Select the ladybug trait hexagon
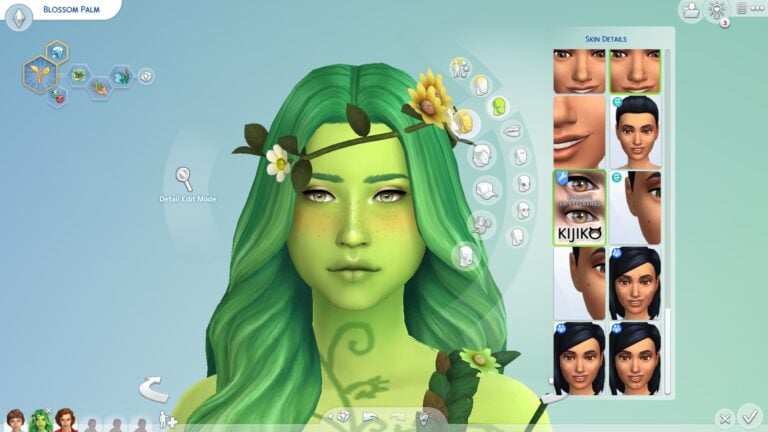Screen dimensions: 768x432 [x=57, y=96]
